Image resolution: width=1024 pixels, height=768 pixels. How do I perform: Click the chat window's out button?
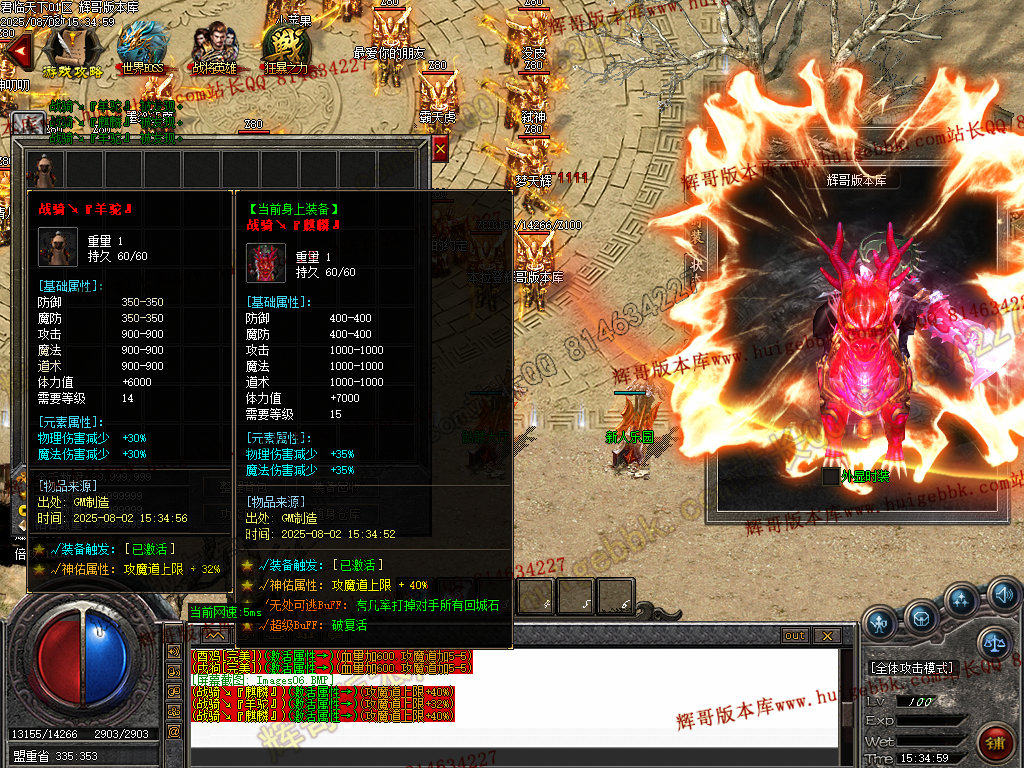[x=794, y=635]
